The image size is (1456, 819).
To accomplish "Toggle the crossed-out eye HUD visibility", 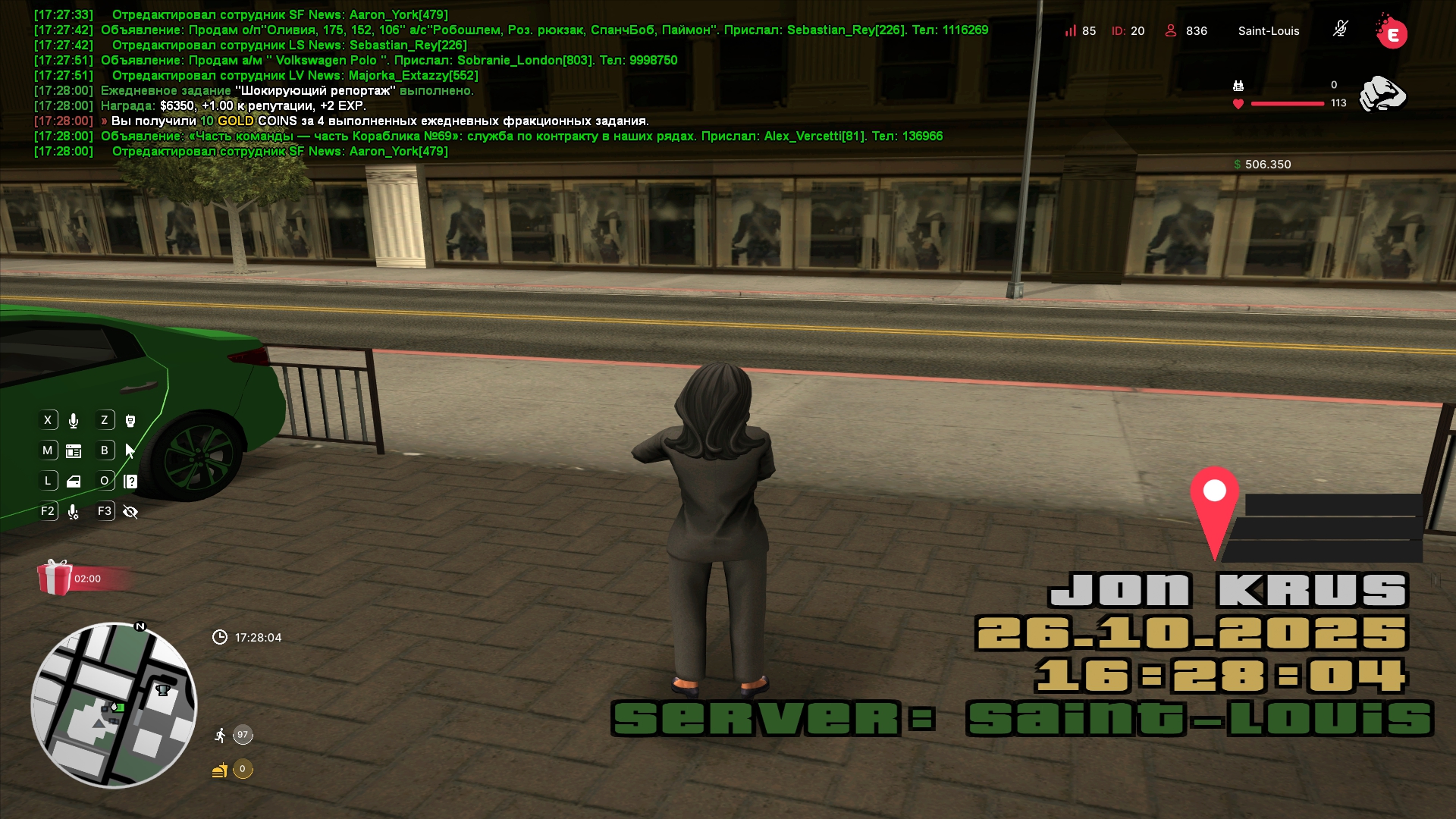I will 130,512.
